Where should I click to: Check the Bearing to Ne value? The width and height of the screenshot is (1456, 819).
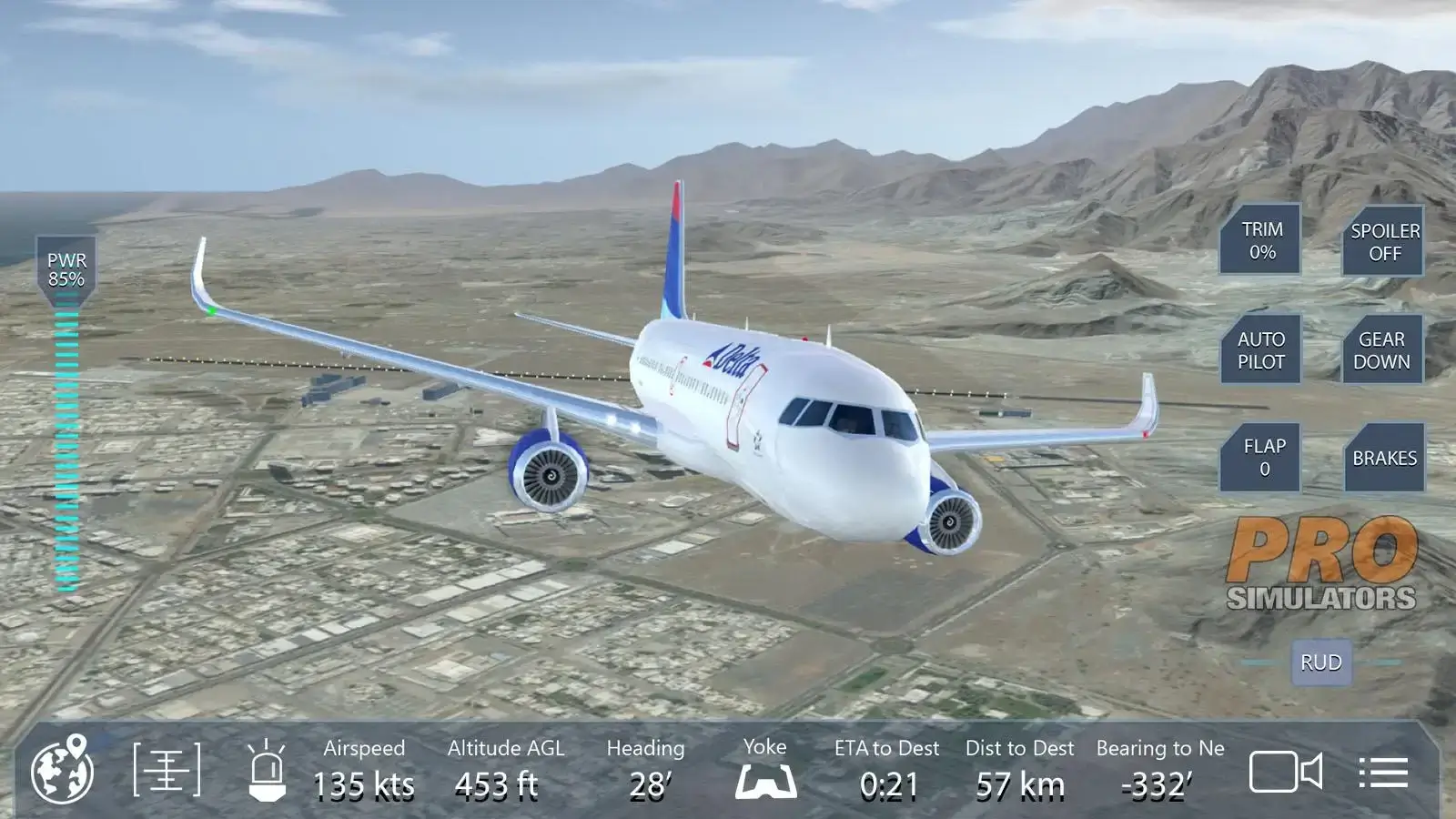1158,772
